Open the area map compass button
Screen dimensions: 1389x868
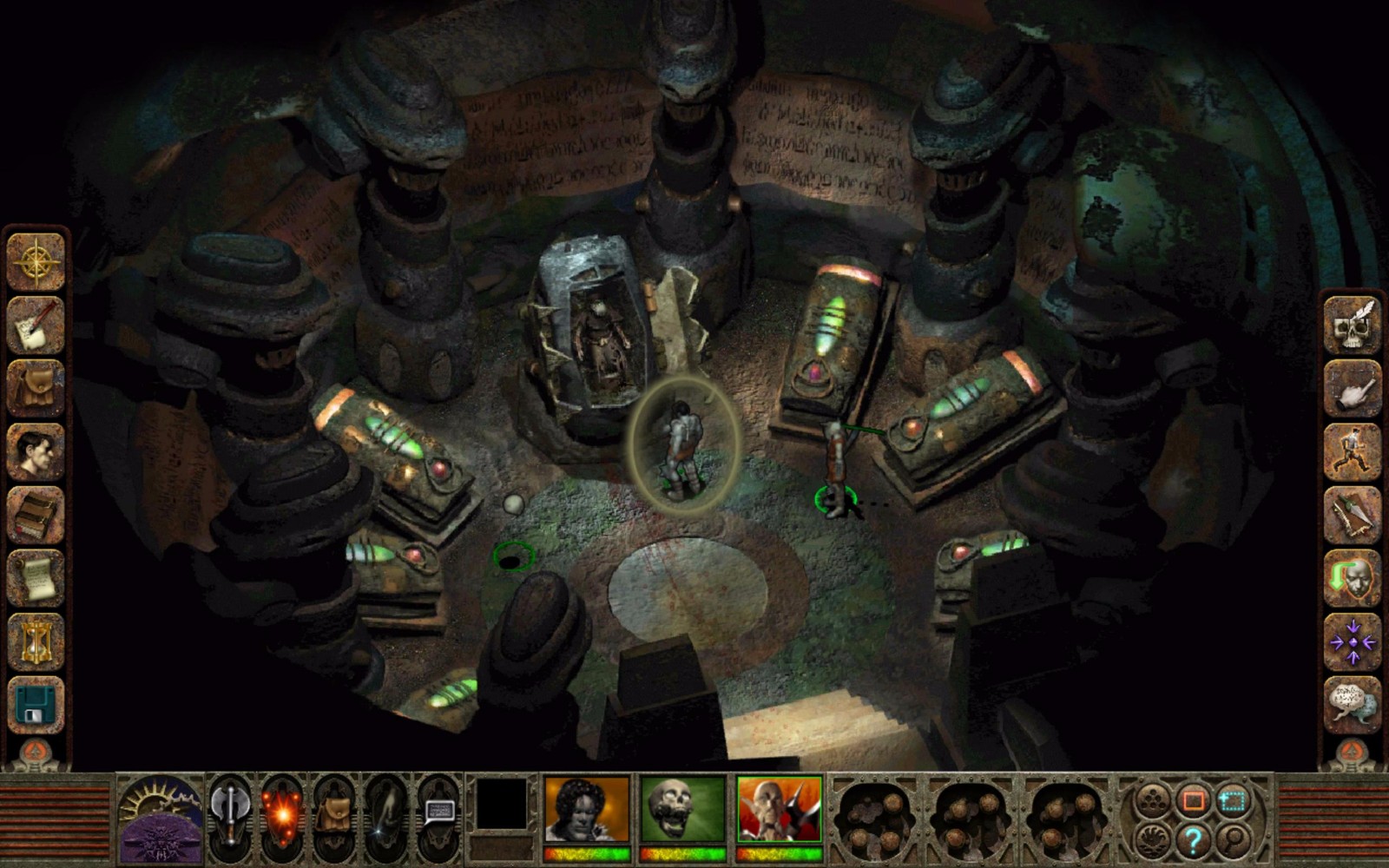pyautogui.click(x=36, y=261)
